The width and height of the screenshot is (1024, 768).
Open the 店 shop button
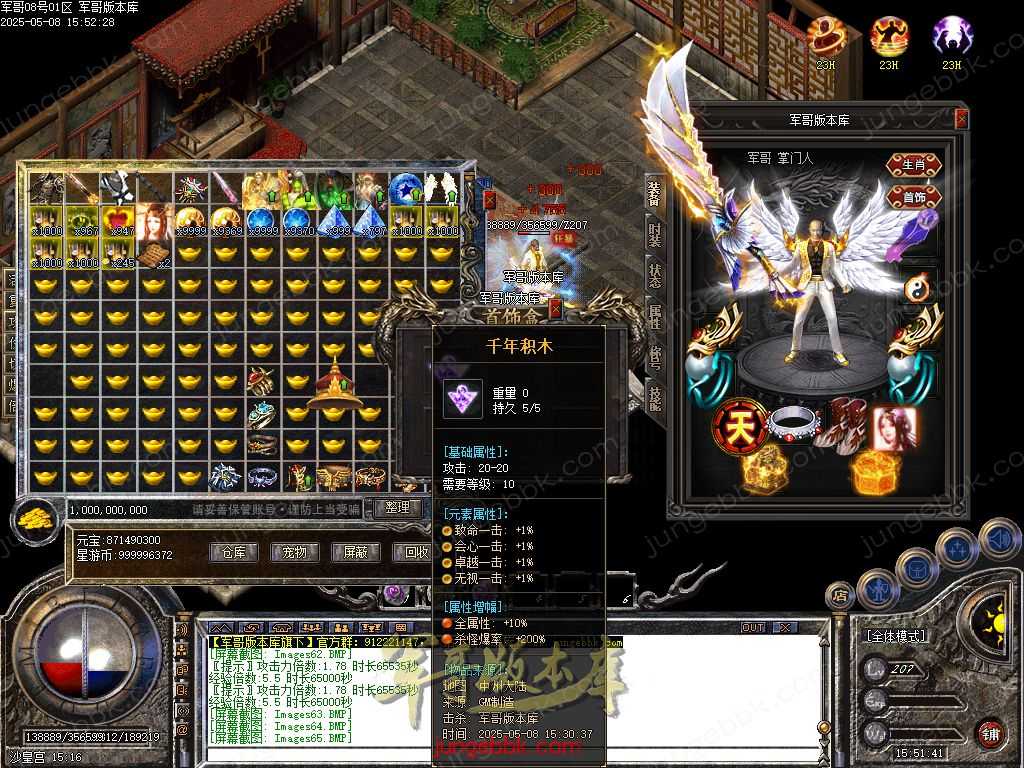tap(838, 595)
